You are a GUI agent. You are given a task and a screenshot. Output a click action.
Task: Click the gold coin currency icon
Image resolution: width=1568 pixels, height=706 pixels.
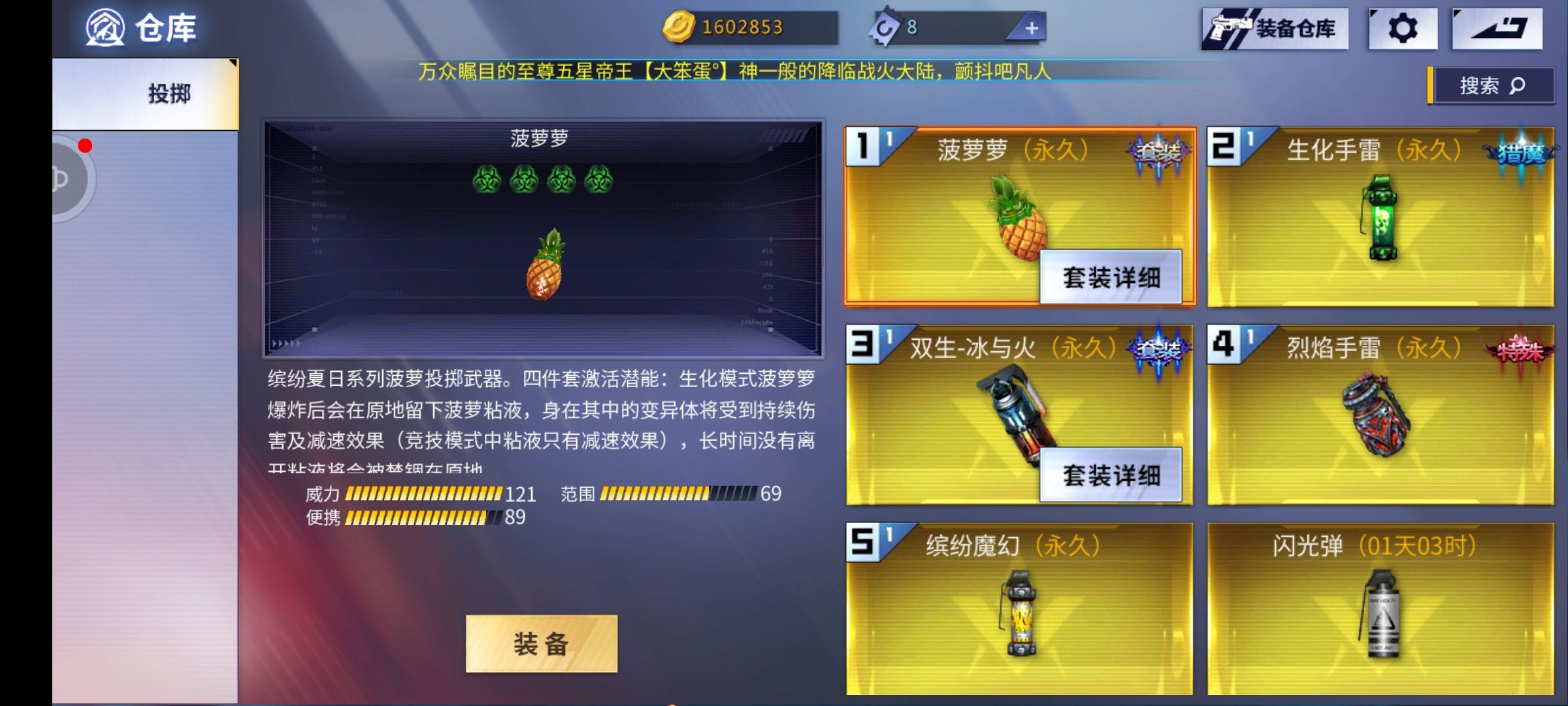679,26
